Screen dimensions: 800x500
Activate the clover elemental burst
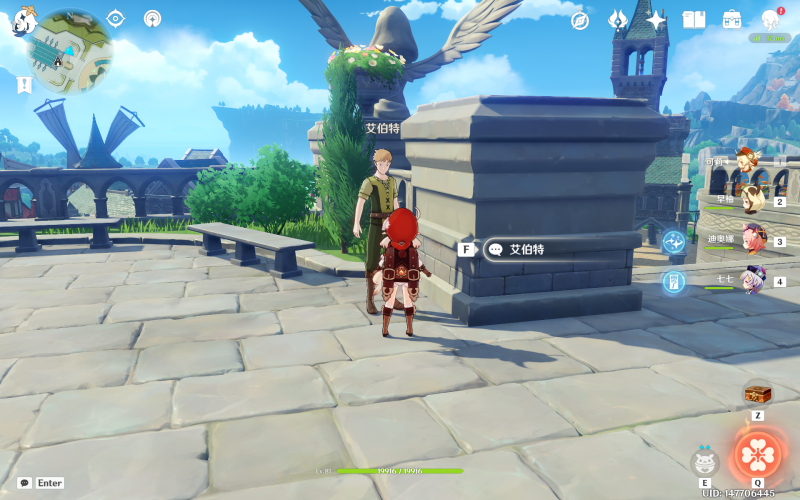coord(758,454)
